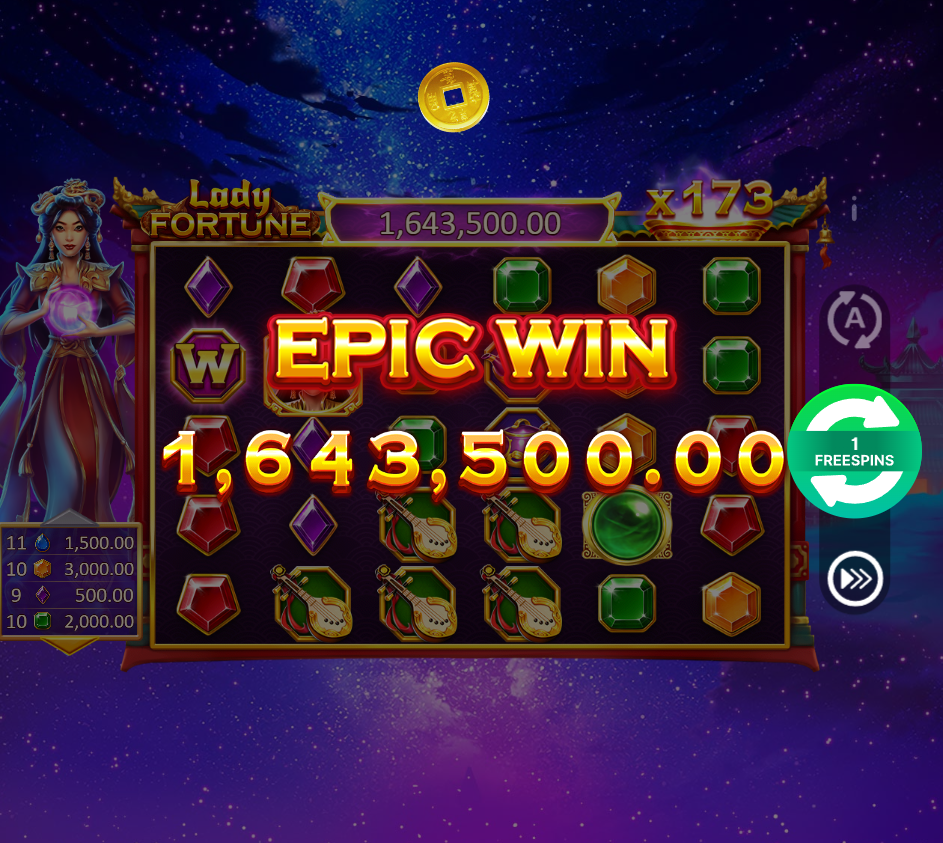
Task: Toggle the autoplay button marked A
Action: [x=854, y=320]
